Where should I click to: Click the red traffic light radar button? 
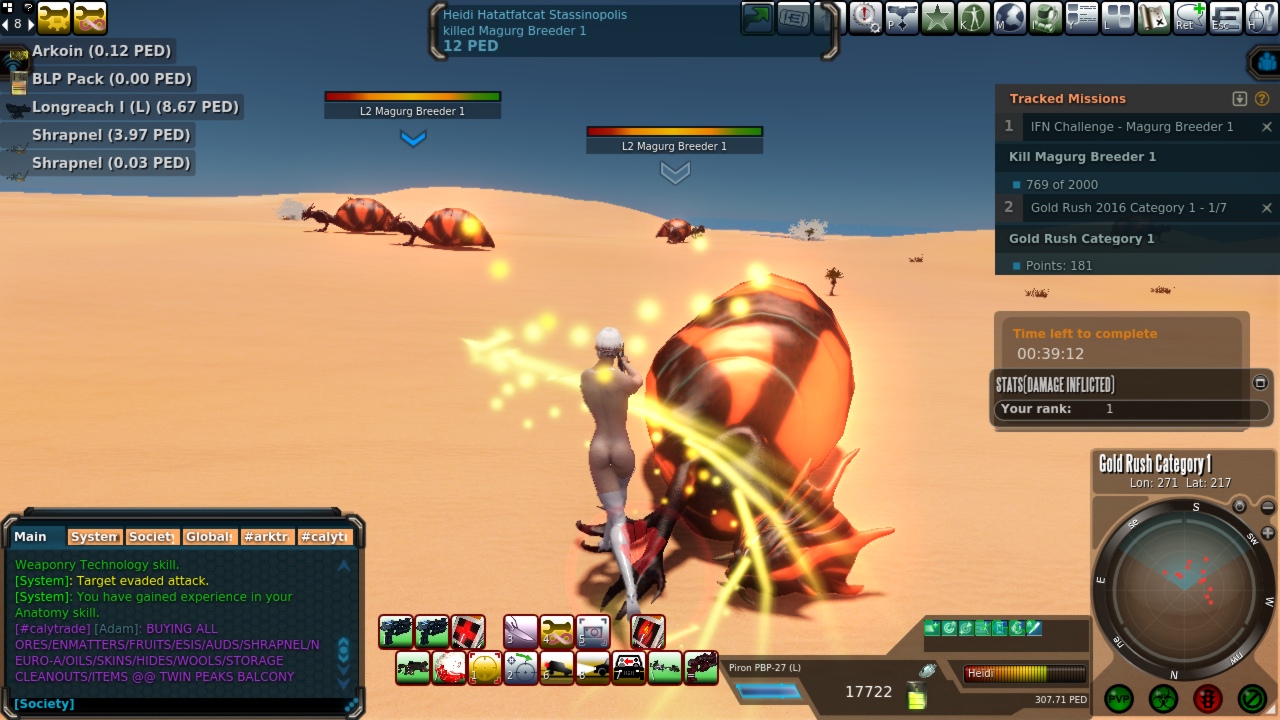(1208, 698)
